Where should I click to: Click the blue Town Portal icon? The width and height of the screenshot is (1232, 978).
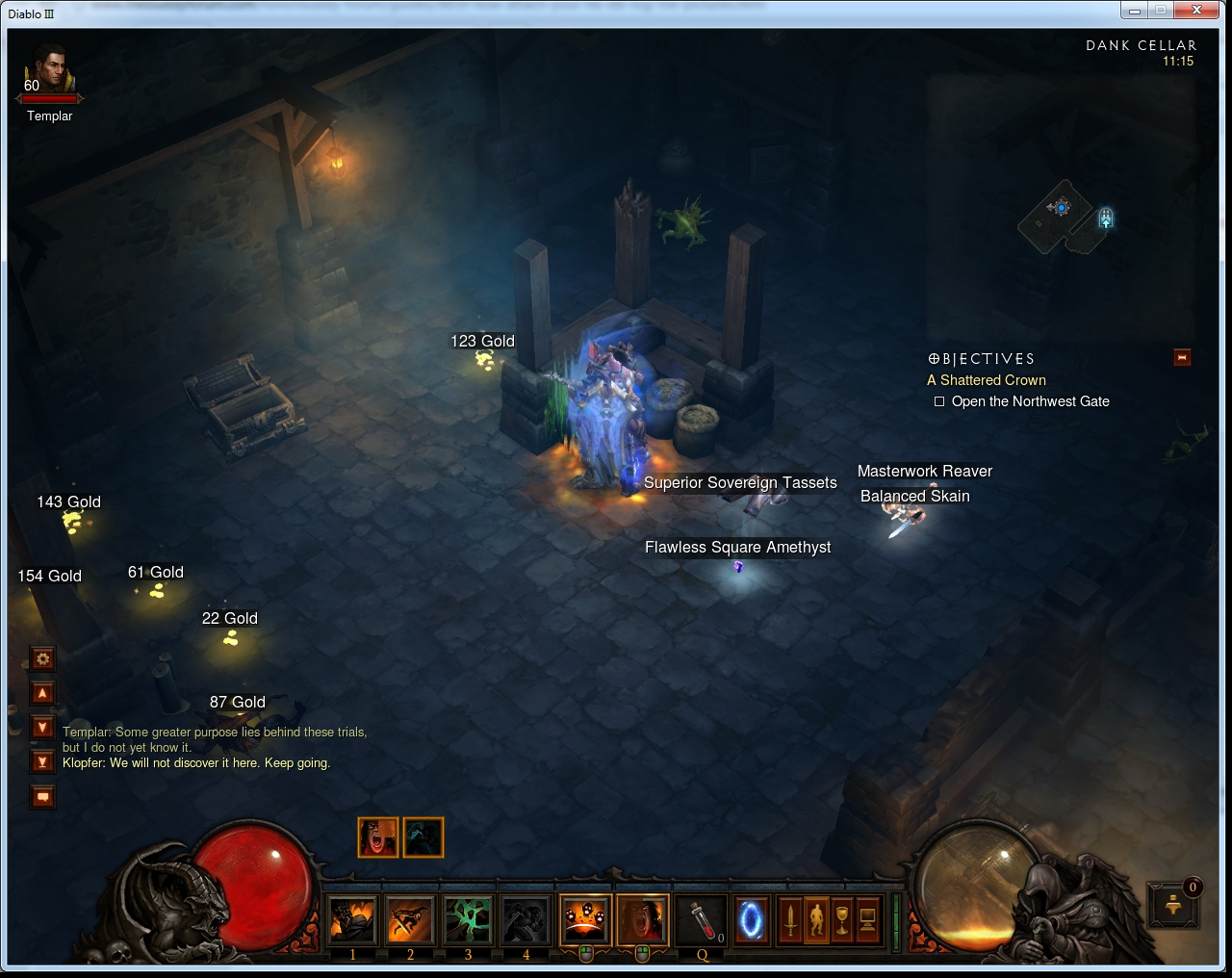[751, 920]
